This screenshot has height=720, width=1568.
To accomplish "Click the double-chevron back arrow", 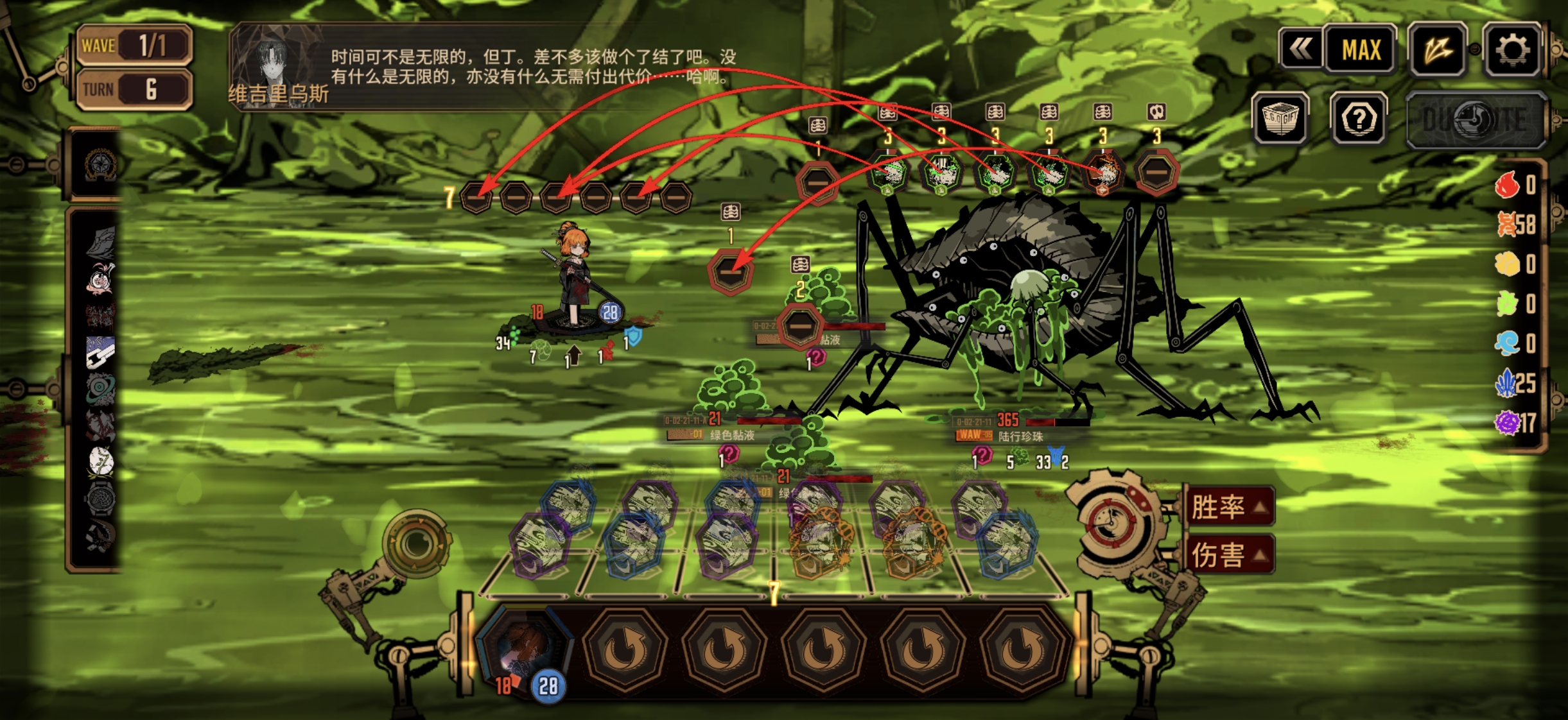I will [1301, 49].
